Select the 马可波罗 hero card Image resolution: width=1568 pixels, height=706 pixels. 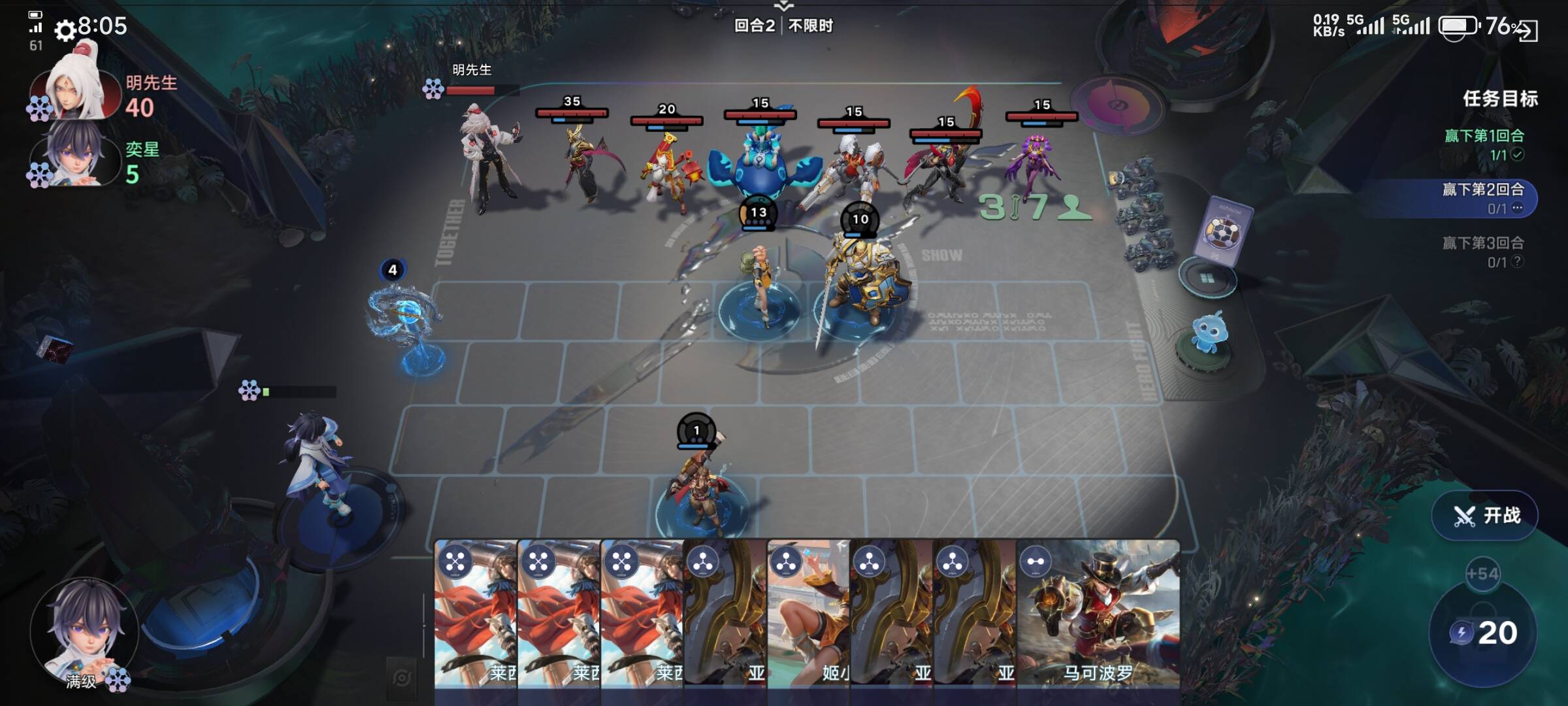pos(1099,614)
